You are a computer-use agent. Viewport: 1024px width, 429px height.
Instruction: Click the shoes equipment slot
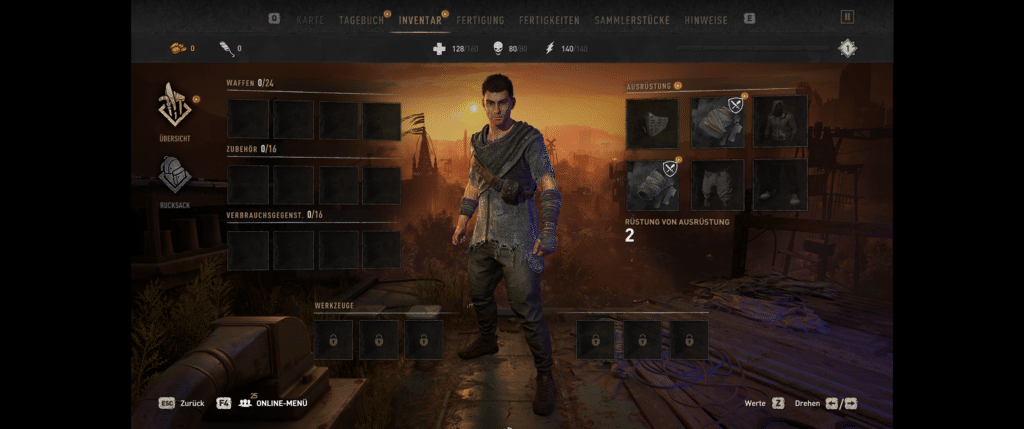click(x=780, y=184)
